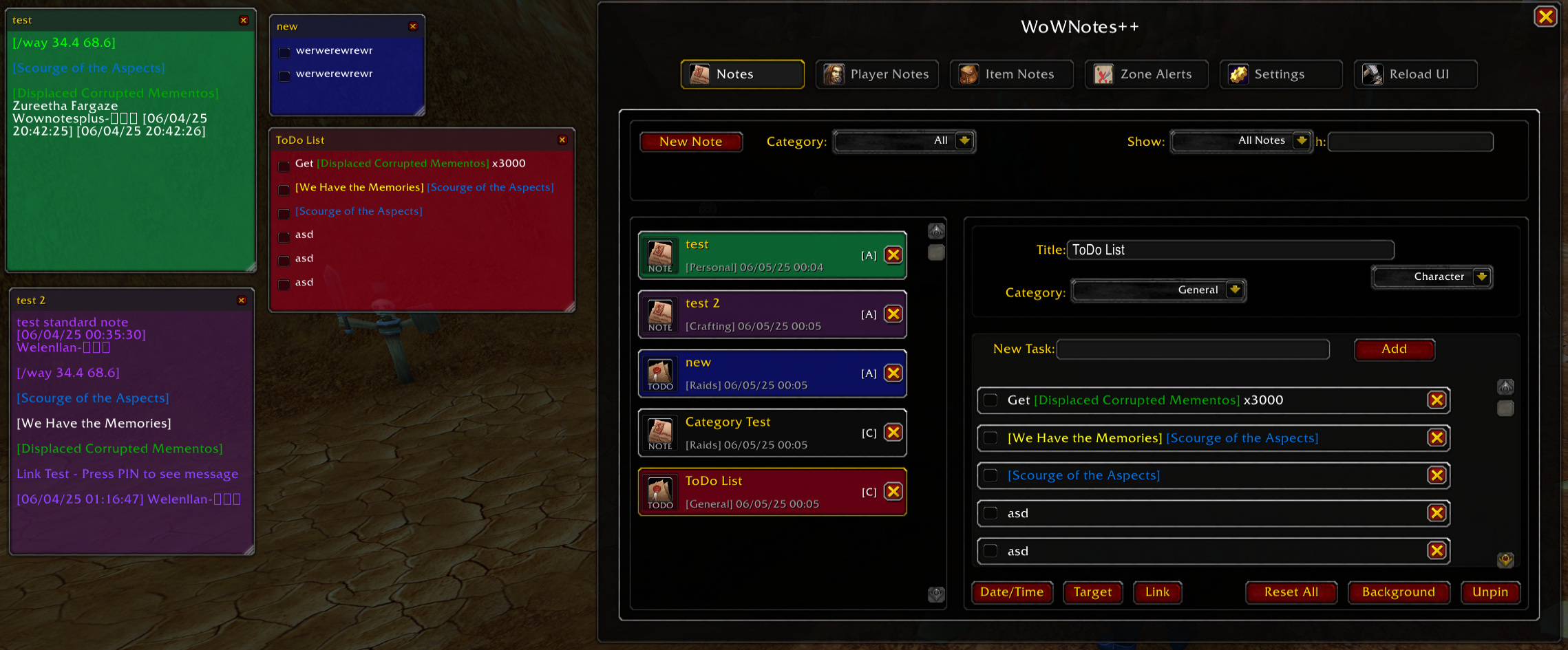Click the Reload UI icon
The image size is (1568, 650).
tap(1372, 74)
